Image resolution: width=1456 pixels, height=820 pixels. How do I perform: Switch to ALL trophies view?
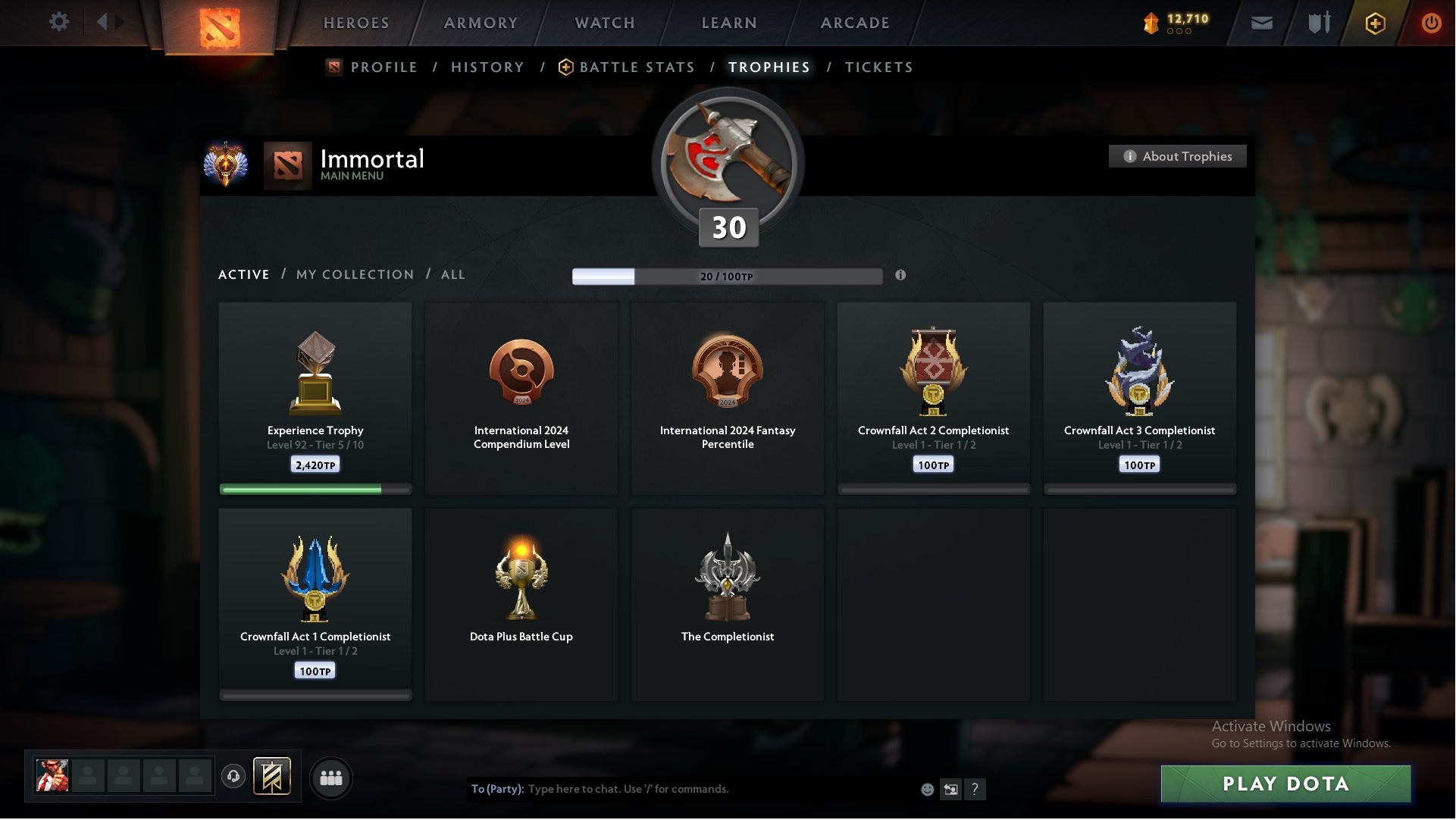[x=452, y=274]
